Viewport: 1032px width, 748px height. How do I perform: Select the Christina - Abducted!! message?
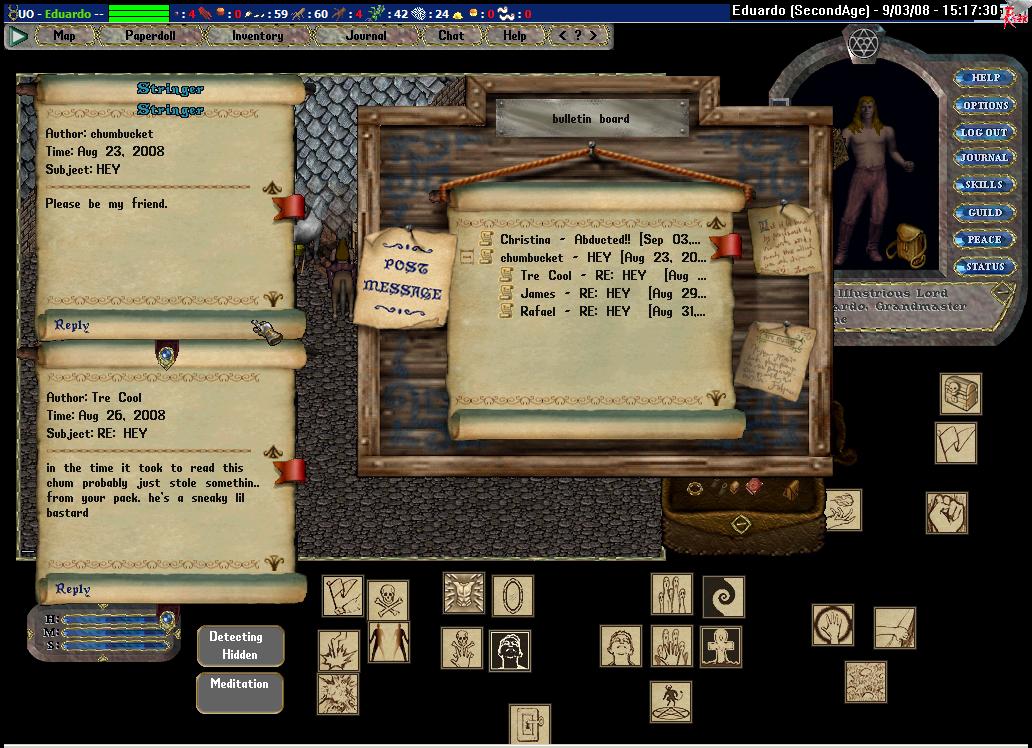(x=600, y=240)
